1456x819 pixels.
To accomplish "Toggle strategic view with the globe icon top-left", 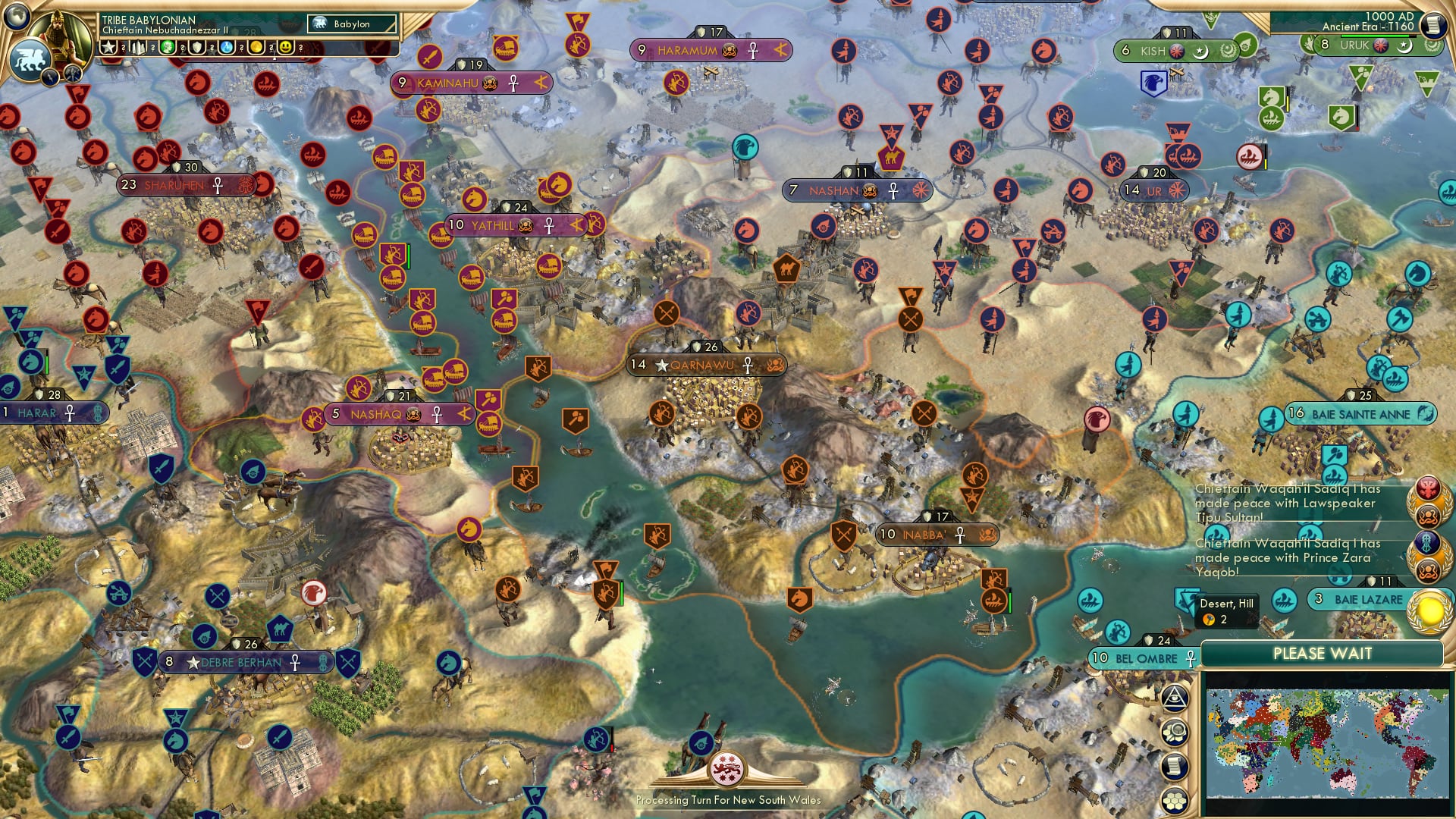I will (x=17, y=19).
